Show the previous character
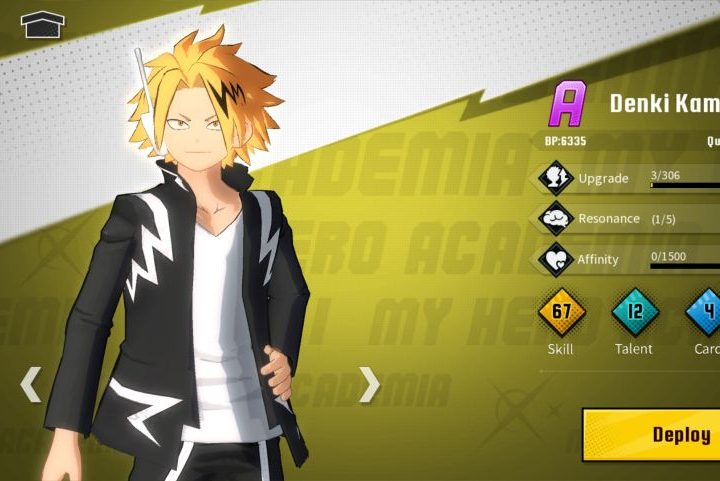Viewport: 720px width, 481px height. click(31, 384)
